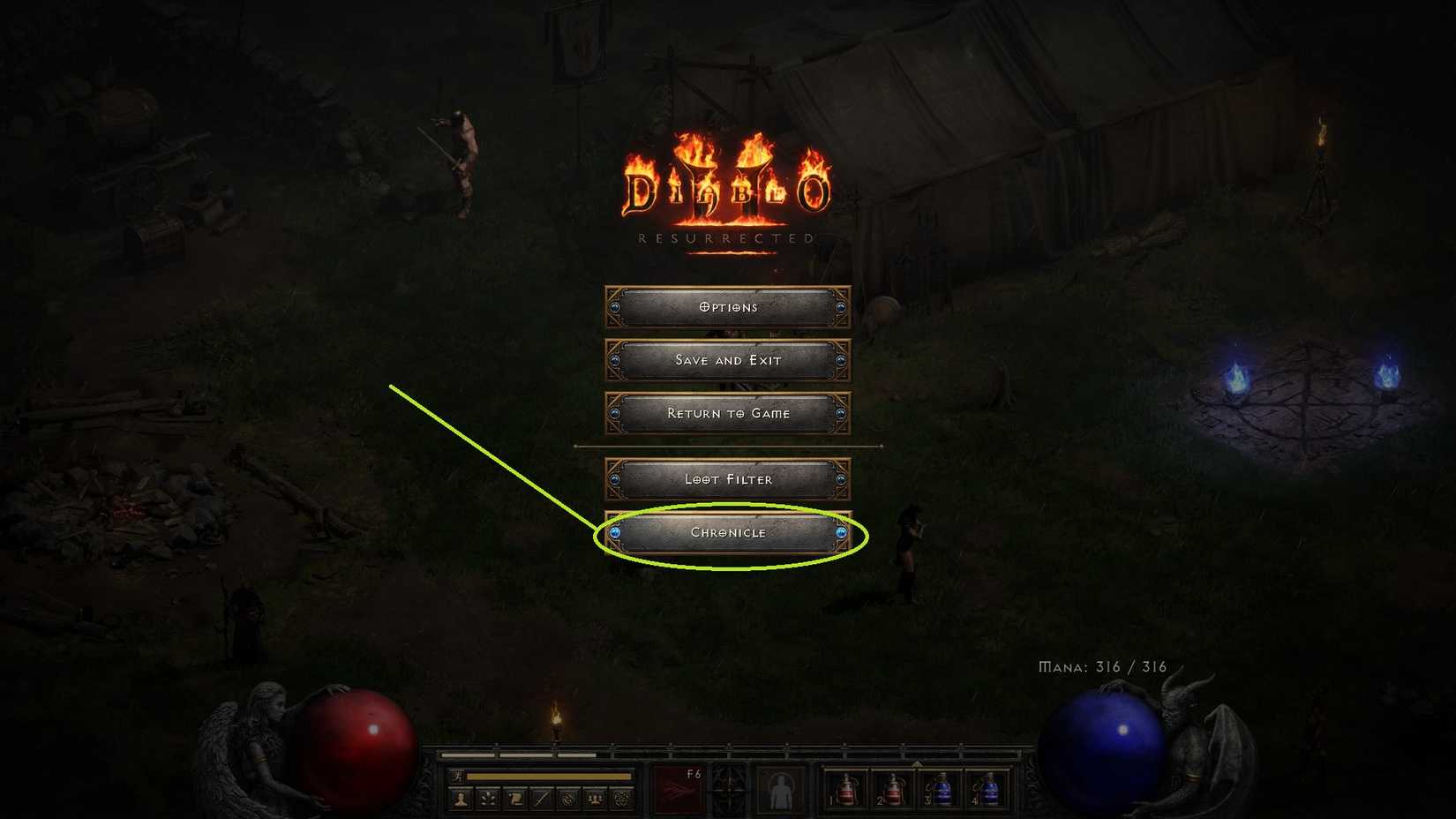Image resolution: width=1456 pixels, height=819 pixels.
Task: Drink the red potion in belt slot 1
Action: coord(848,788)
